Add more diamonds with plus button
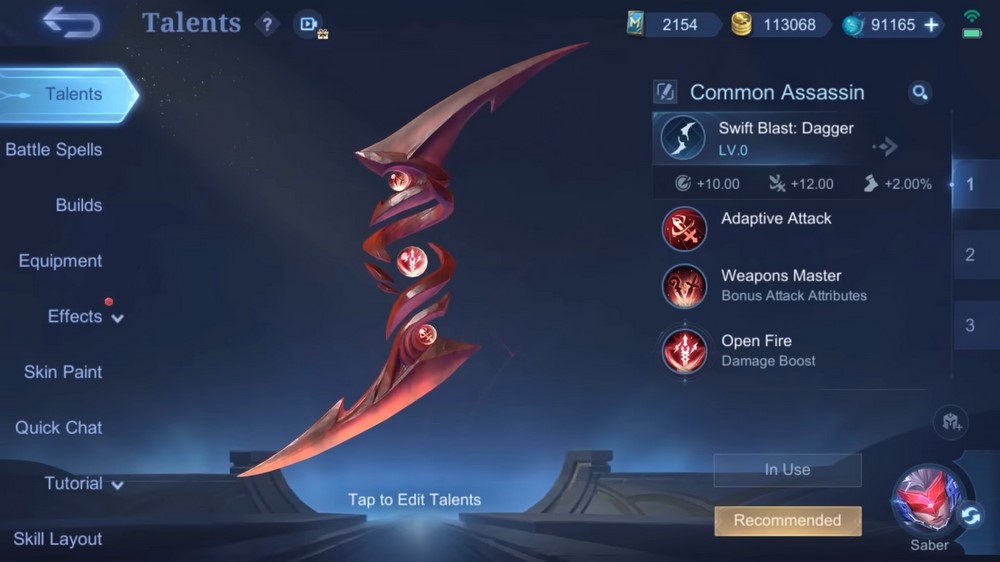This screenshot has height=562, width=1000. click(x=931, y=25)
